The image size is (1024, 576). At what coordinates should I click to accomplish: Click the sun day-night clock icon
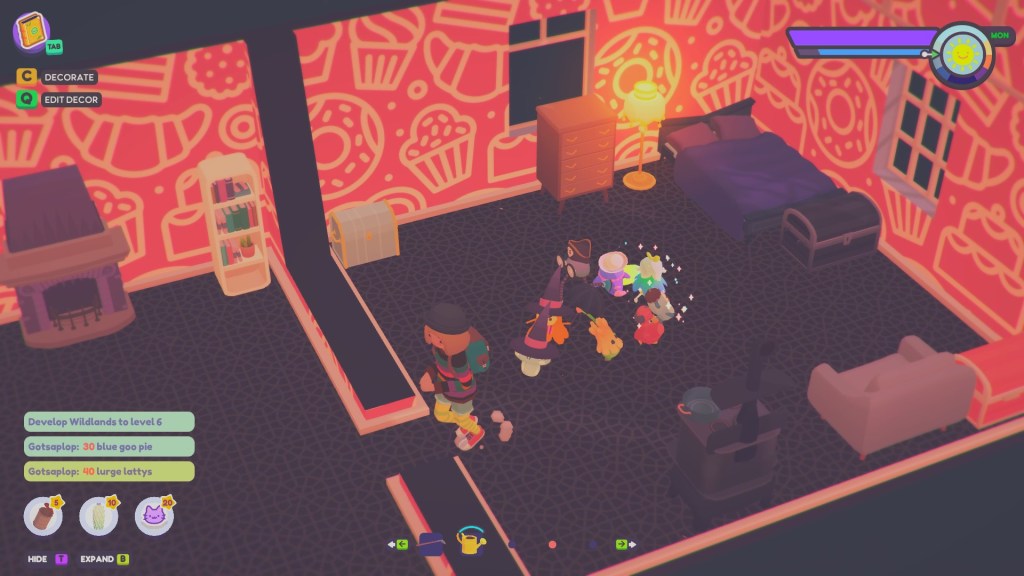pos(962,55)
